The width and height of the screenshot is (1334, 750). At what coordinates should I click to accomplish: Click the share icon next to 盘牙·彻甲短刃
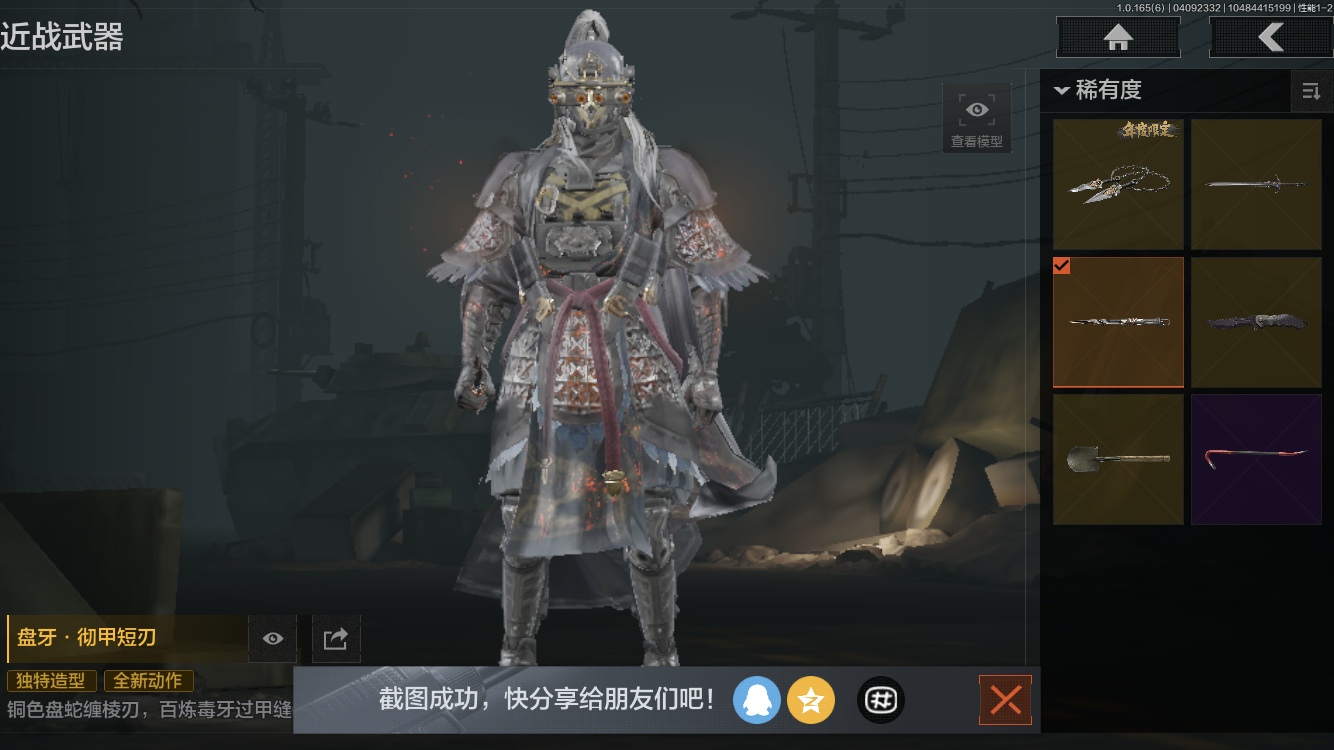coord(336,638)
